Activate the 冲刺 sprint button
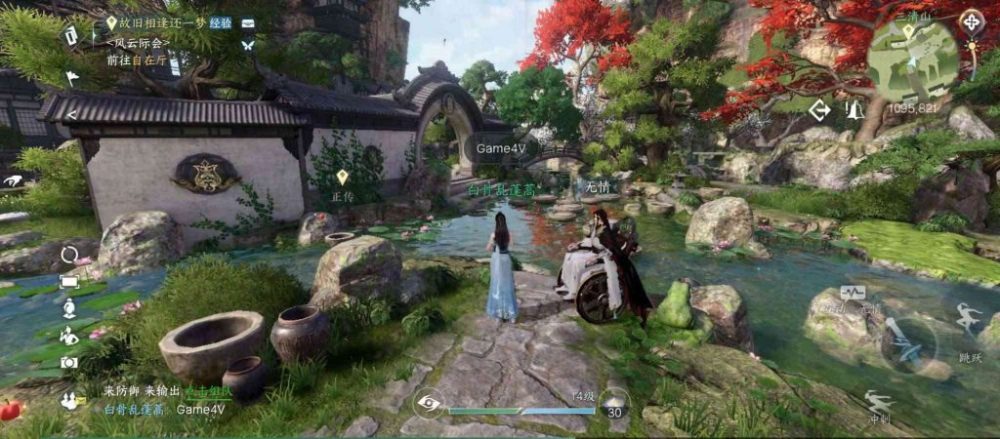Viewport: 1000px width, 439px height. tap(880, 404)
